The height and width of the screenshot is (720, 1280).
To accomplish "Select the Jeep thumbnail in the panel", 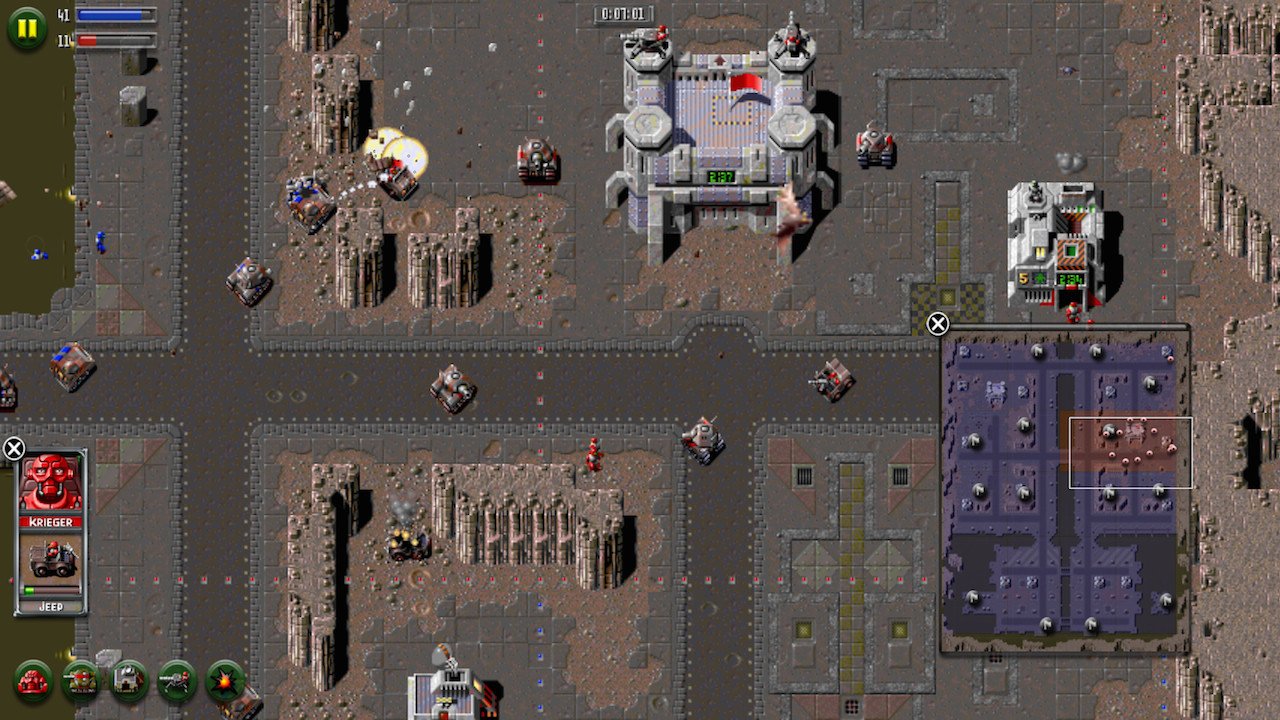I will [x=52, y=558].
